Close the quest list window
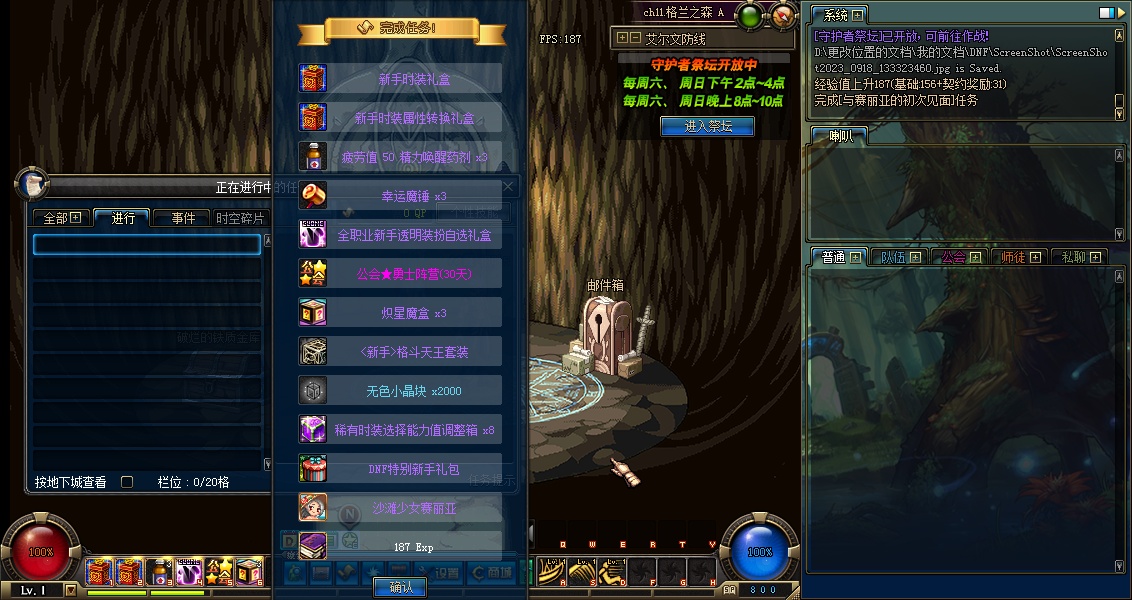 pyautogui.click(x=507, y=187)
